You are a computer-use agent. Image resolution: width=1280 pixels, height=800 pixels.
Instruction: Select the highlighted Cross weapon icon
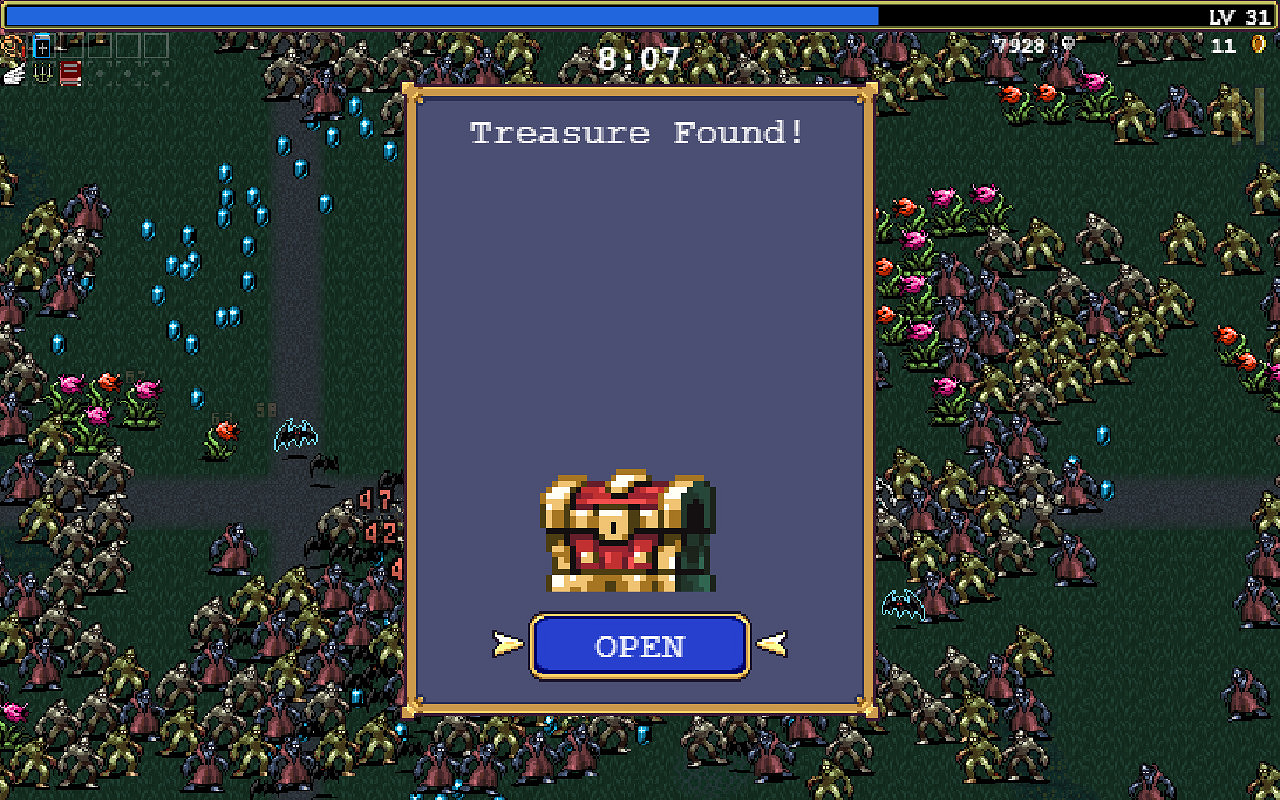(41, 47)
